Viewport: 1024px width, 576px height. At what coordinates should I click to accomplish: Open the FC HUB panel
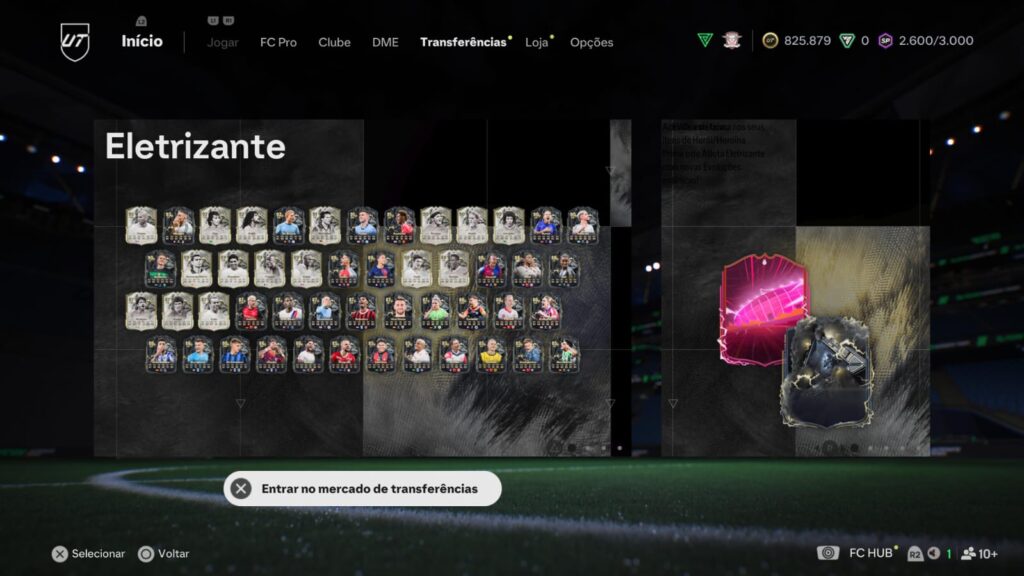870,553
